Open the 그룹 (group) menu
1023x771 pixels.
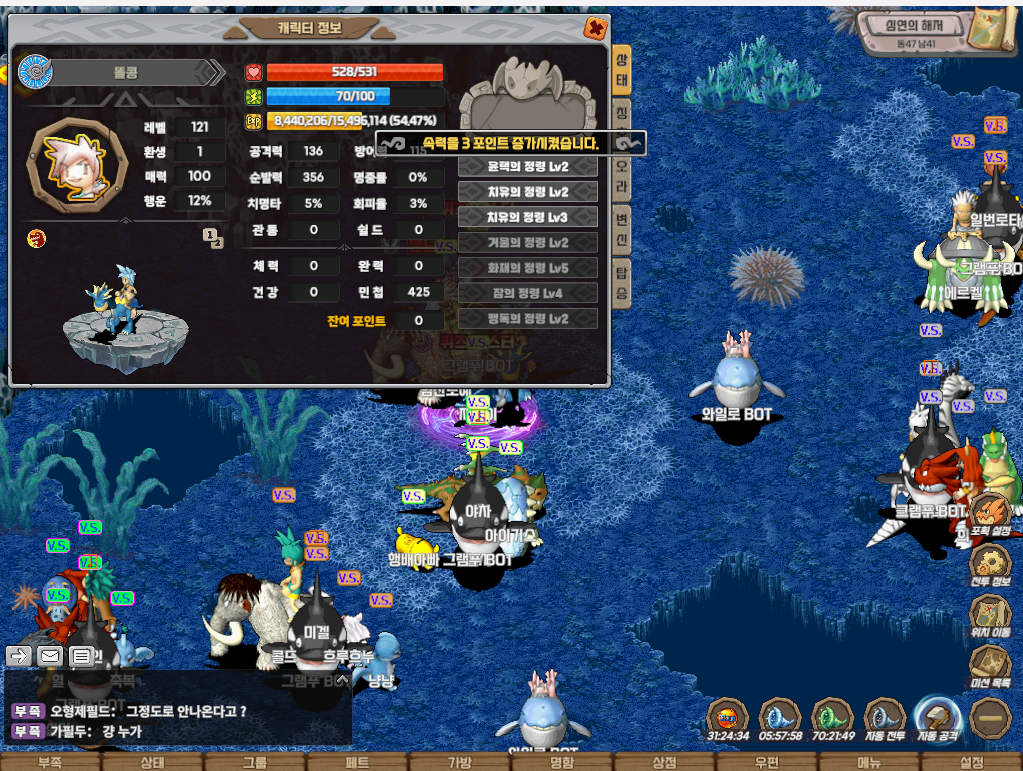click(255, 762)
